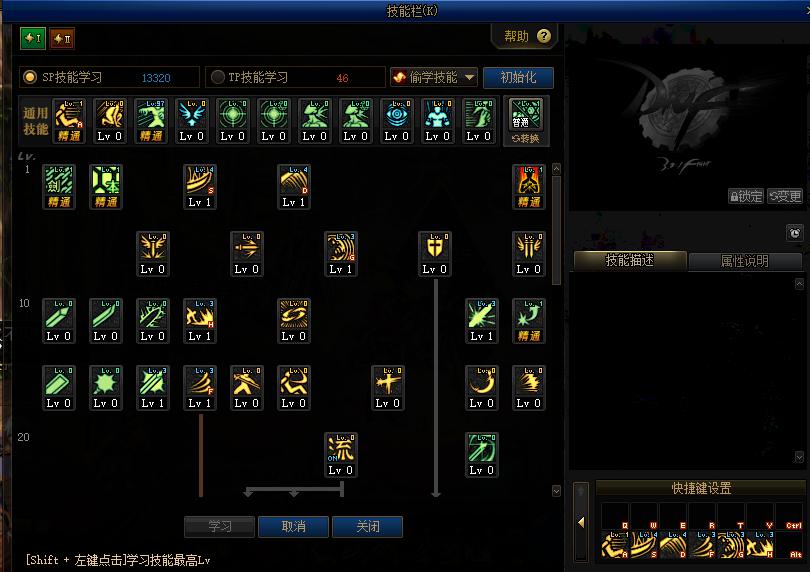
Task: Switch to the 属性说明 tab
Action: pos(745,261)
